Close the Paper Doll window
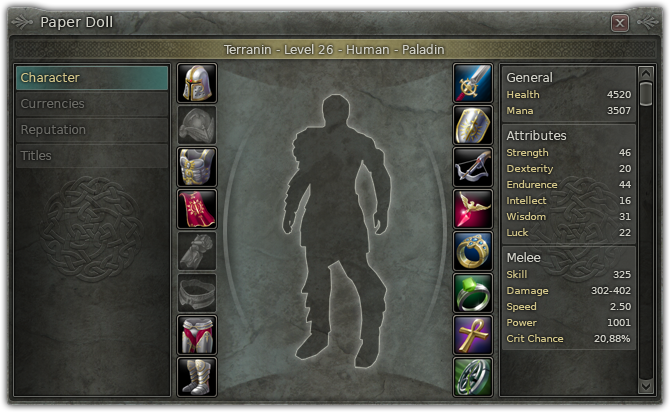The image size is (670, 412). pos(620,22)
